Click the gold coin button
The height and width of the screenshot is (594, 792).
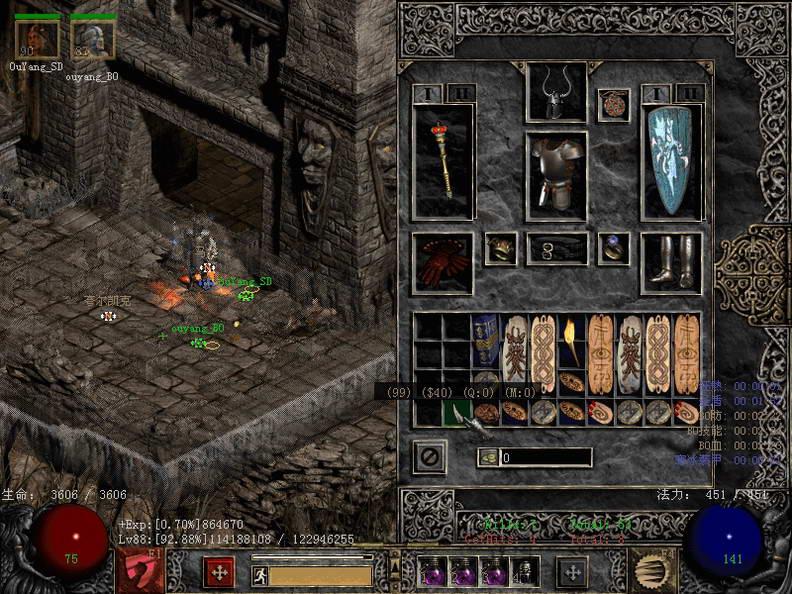[489, 457]
